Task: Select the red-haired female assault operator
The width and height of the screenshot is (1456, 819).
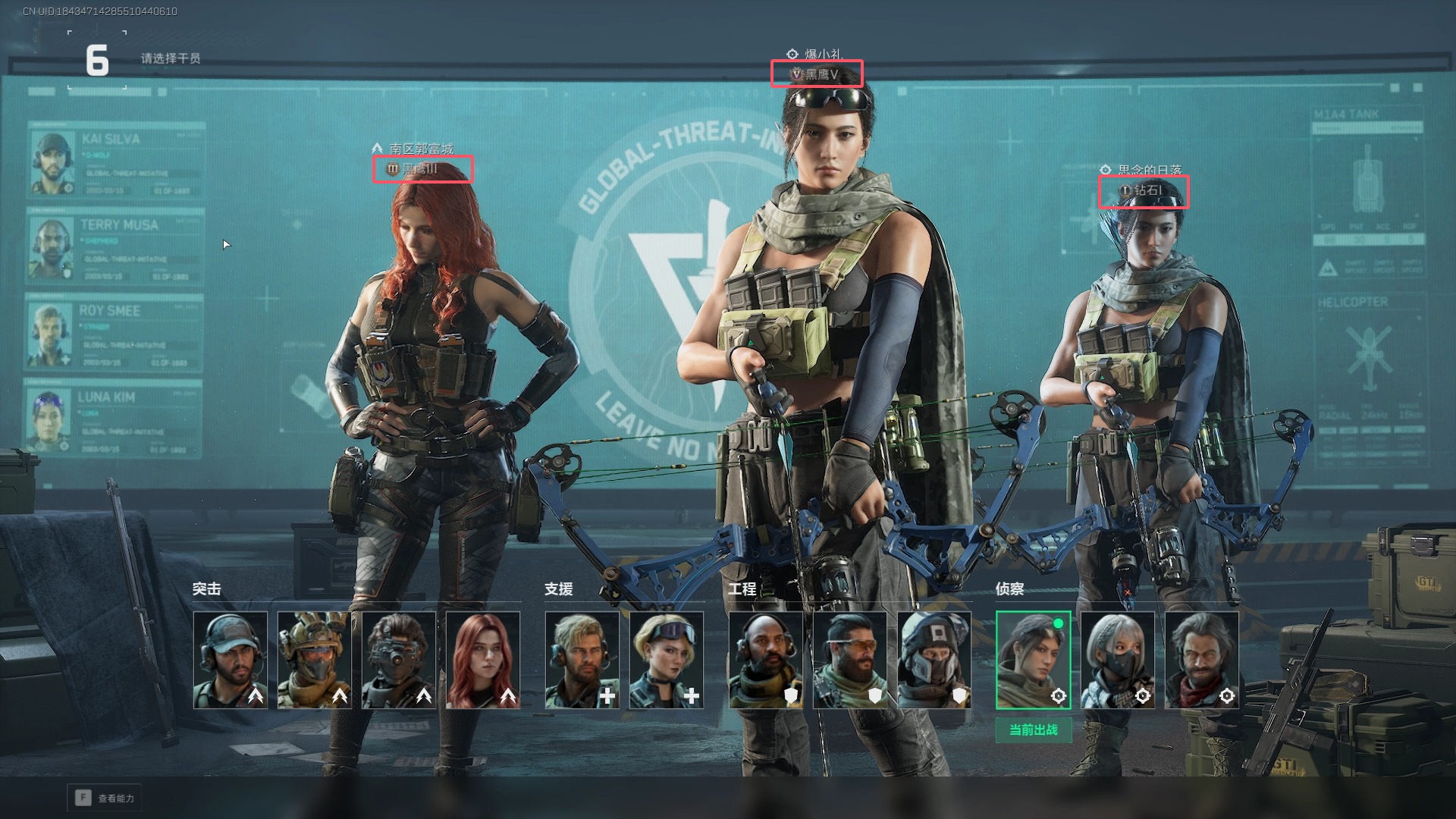Action: (483, 660)
